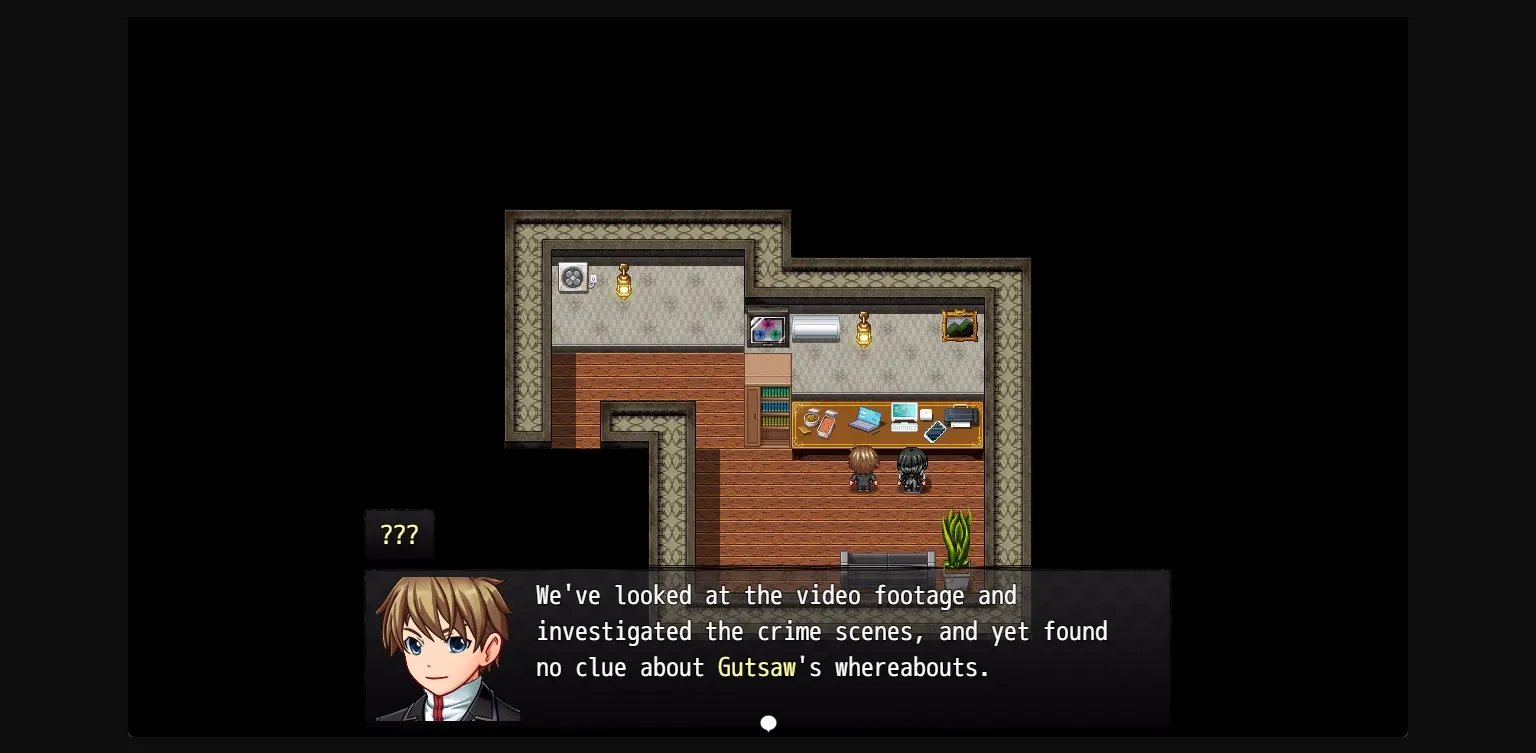Select Gutsaw's highlighted name in the dialogue
1536x753 pixels.
(x=757, y=667)
